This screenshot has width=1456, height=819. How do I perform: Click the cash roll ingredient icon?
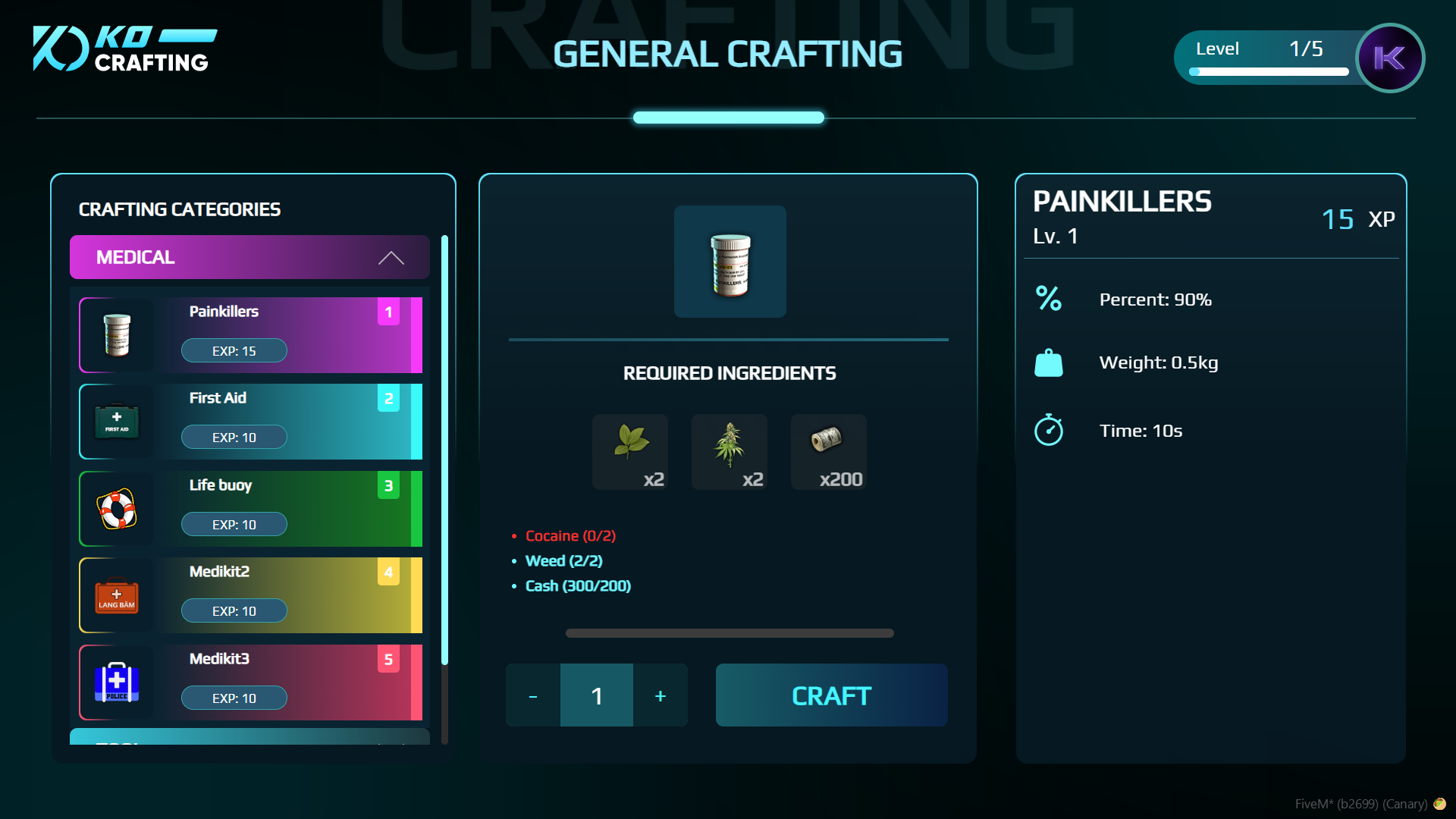click(x=828, y=447)
